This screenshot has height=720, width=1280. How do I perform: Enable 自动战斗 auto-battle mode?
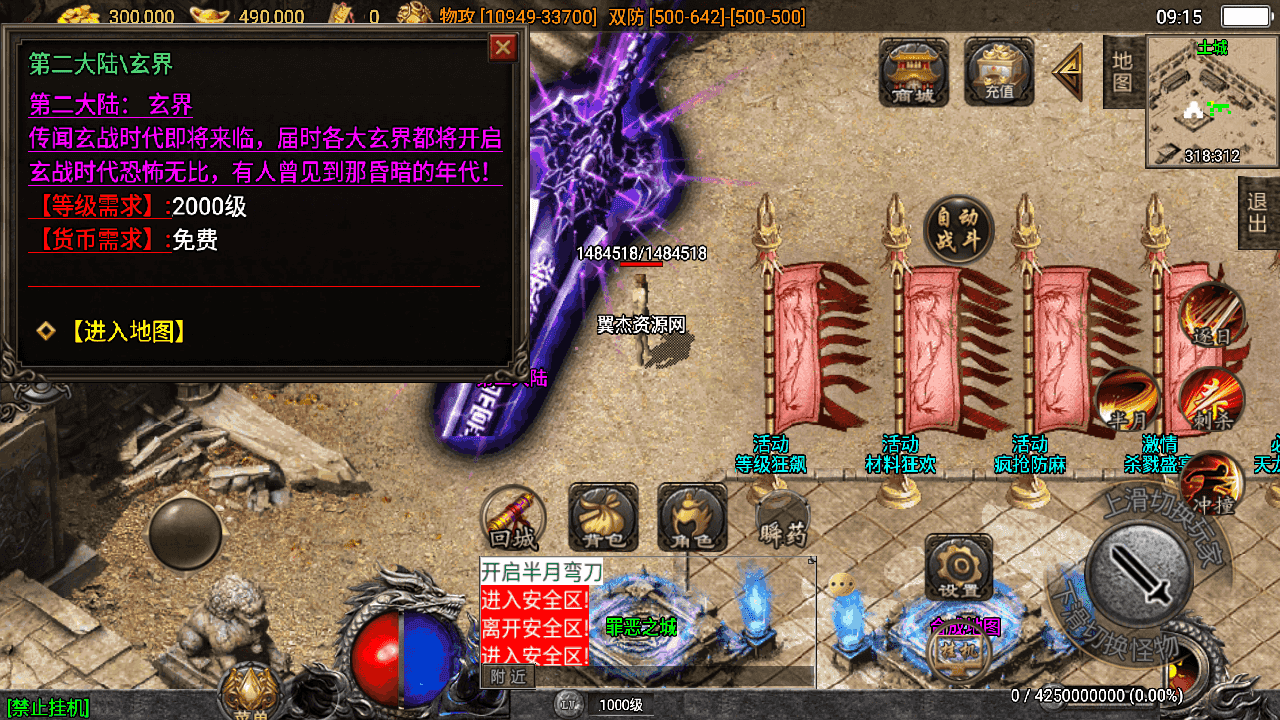click(x=958, y=228)
